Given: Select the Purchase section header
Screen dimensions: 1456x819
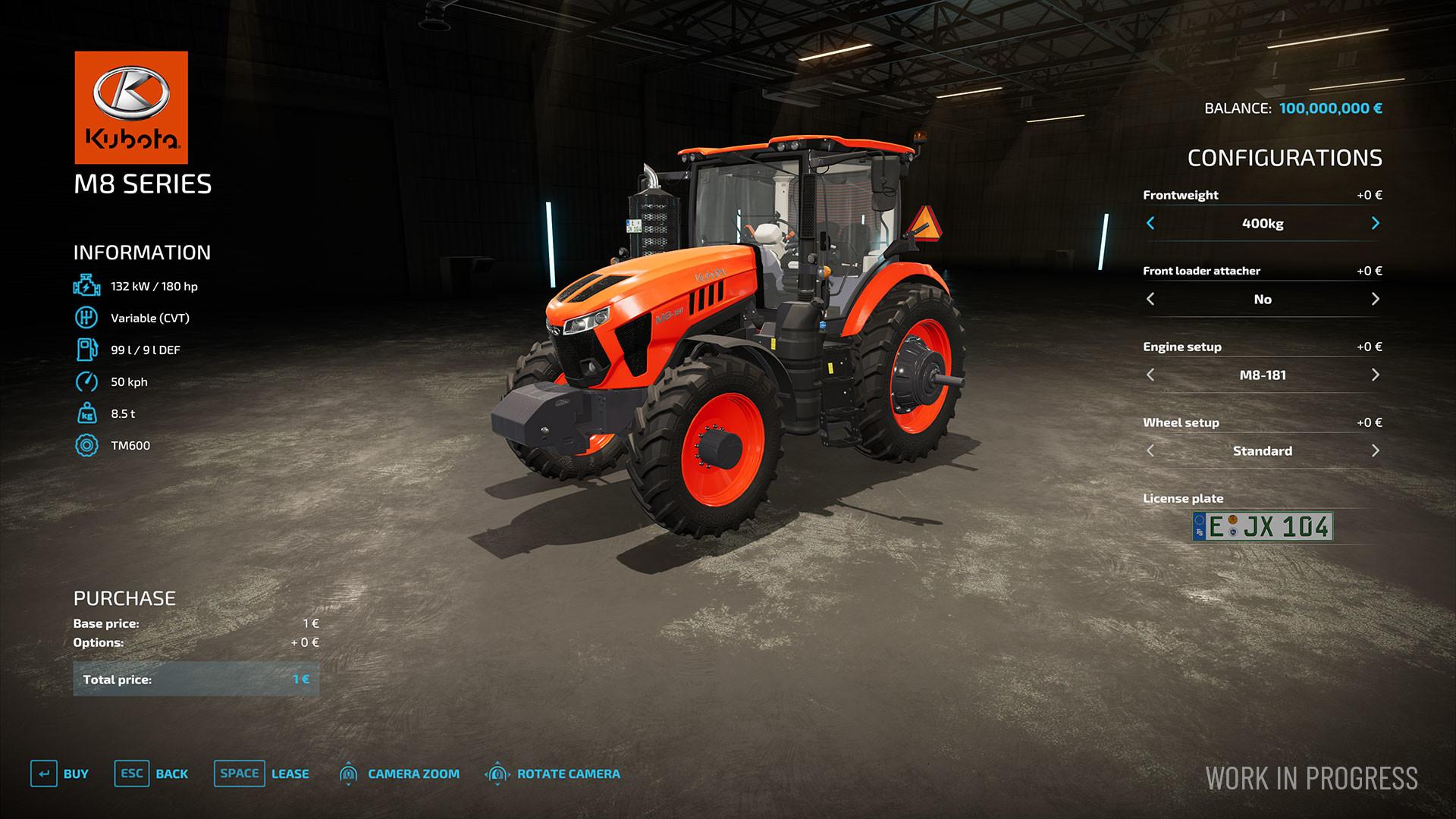Looking at the screenshot, I should pyautogui.click(x=124, y=598).
